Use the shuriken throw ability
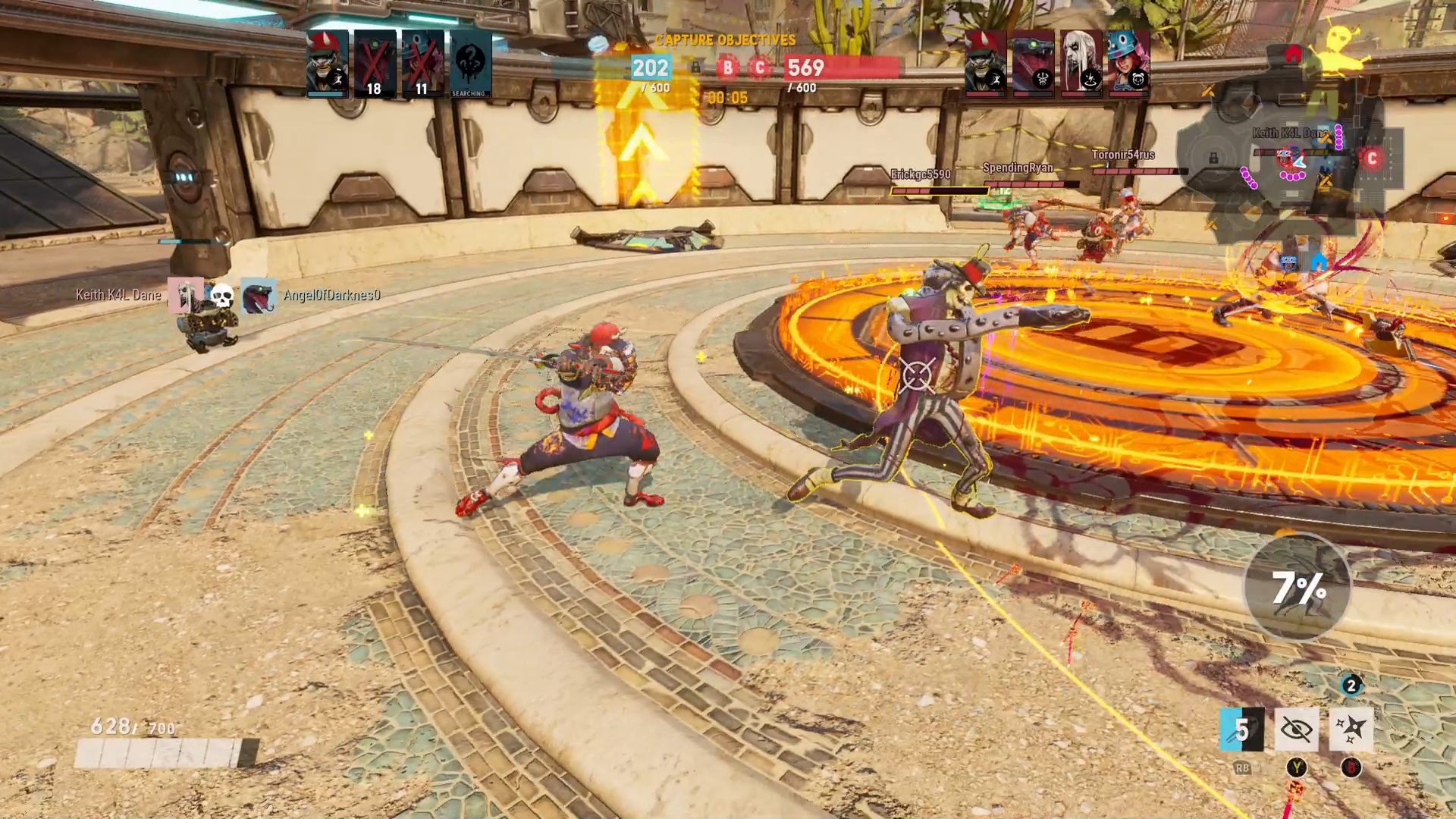Screen dimensions: 1456x819 tap(1351, 730)
